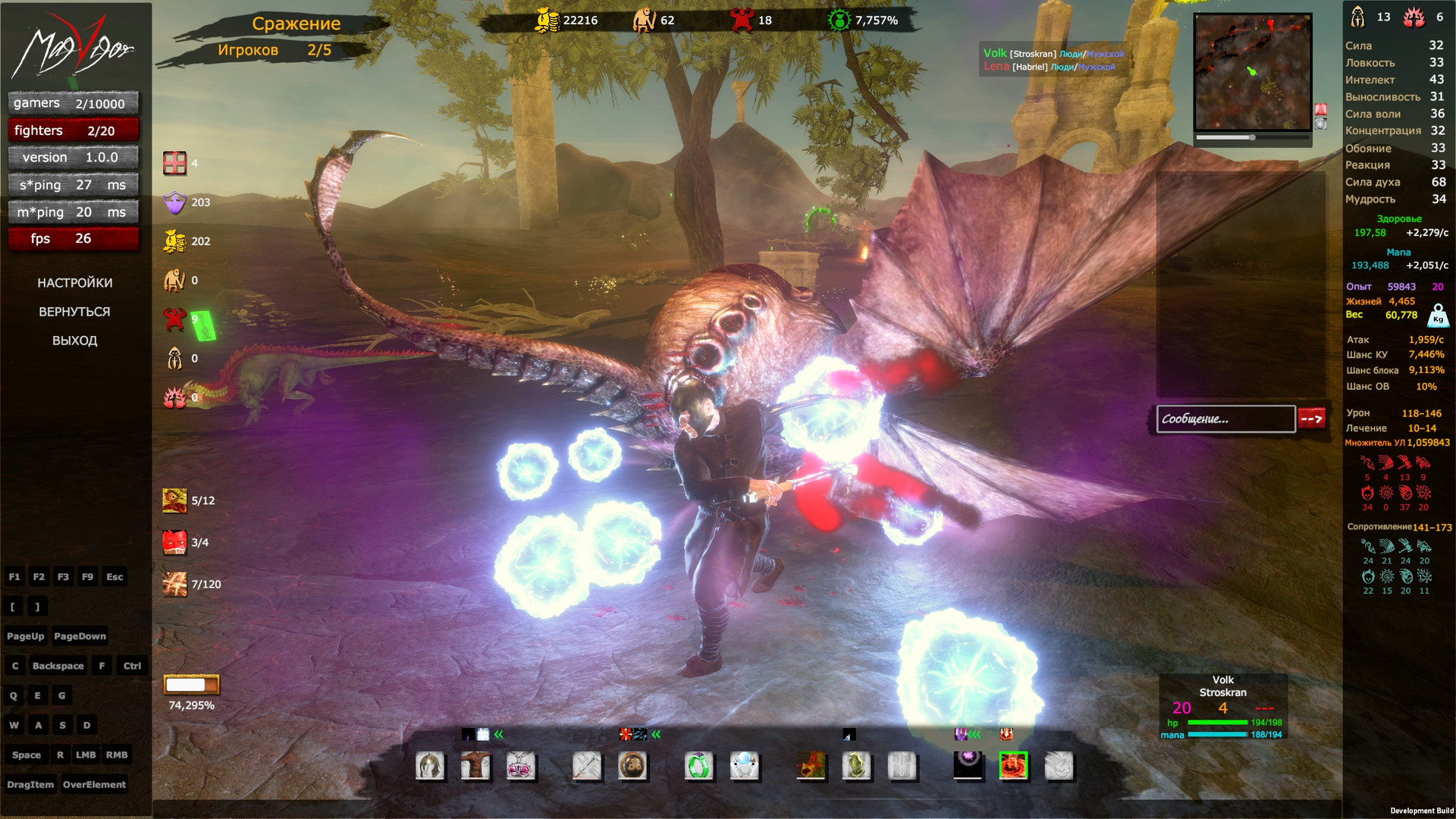Select the green idol statue slot
Screen dimensions: 1456x819
point(856,766)
